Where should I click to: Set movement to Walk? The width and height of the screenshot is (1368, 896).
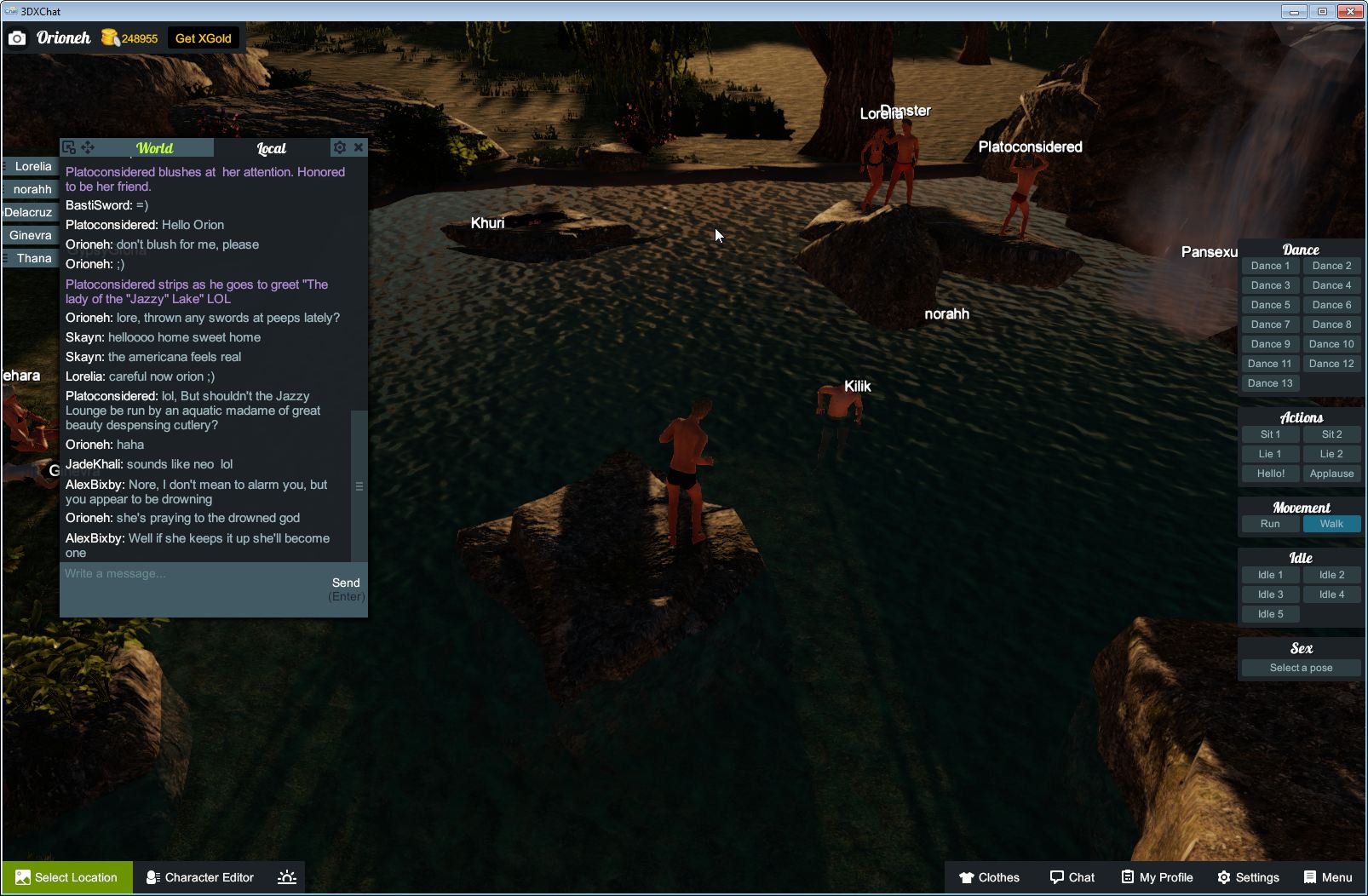[1331, 524]
